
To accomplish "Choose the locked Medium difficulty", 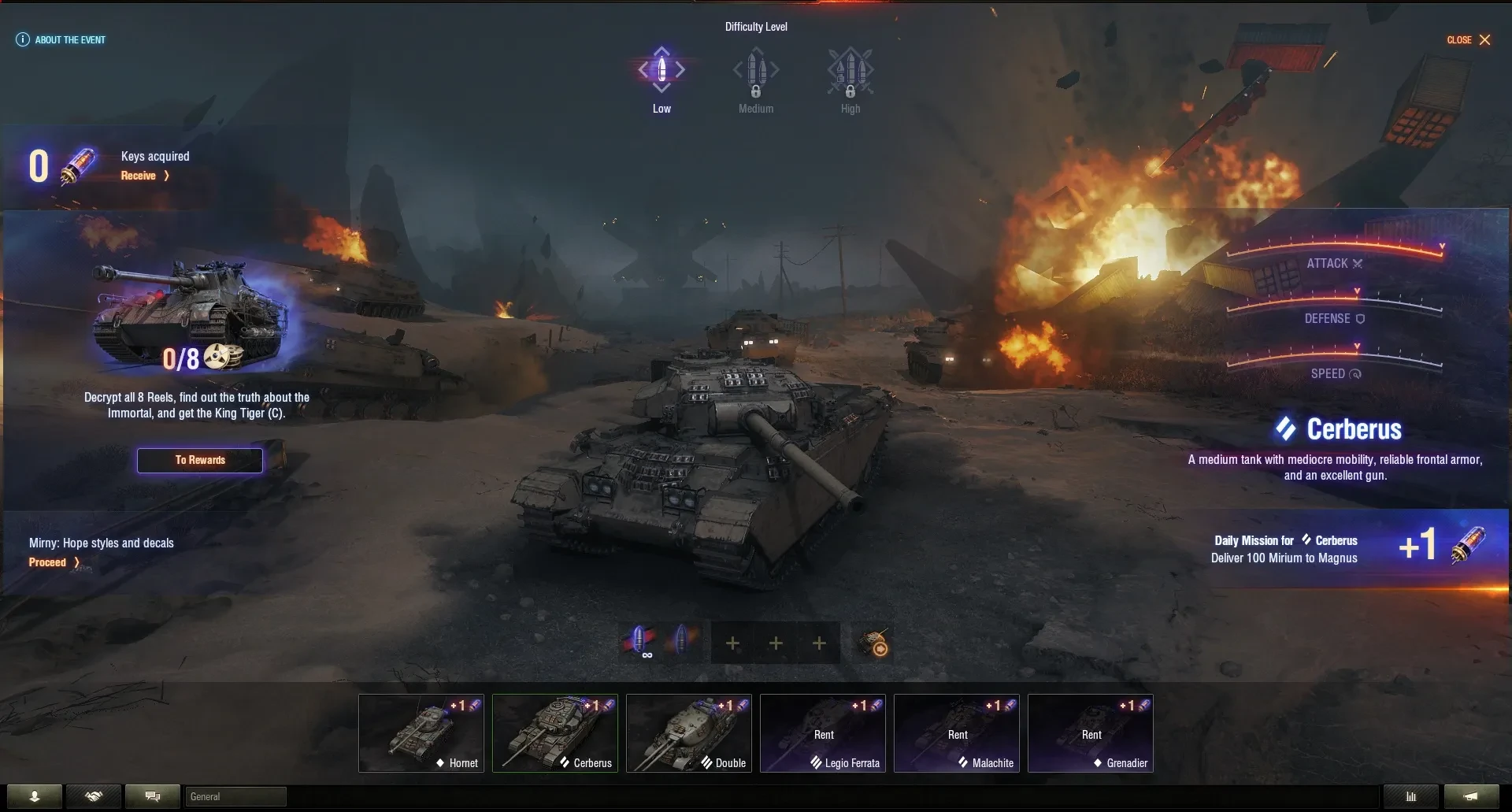I will 756,80.
